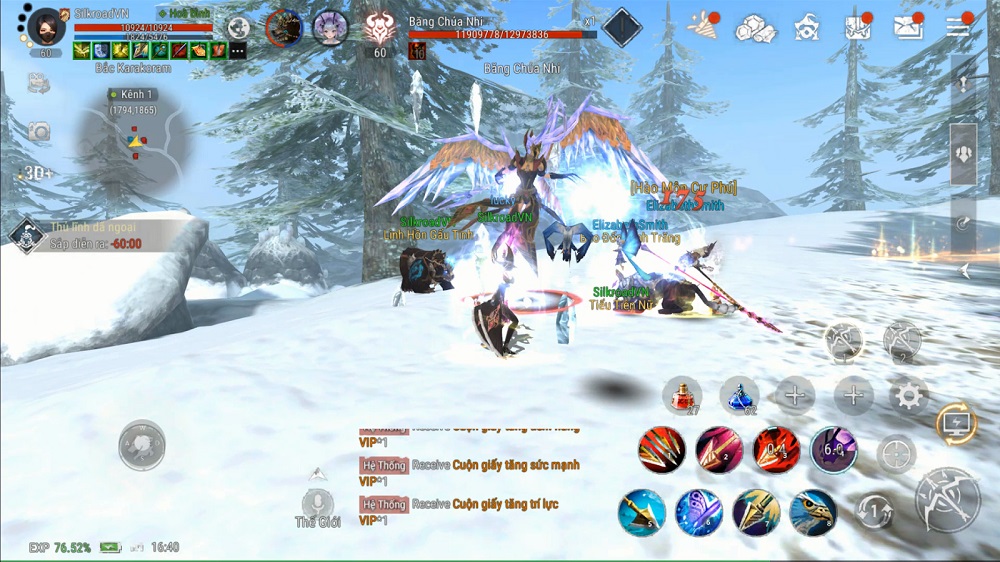Use the red health potion
This screenshot has width=1000, height=562.
pyautogui.click(x=682, y=395)
